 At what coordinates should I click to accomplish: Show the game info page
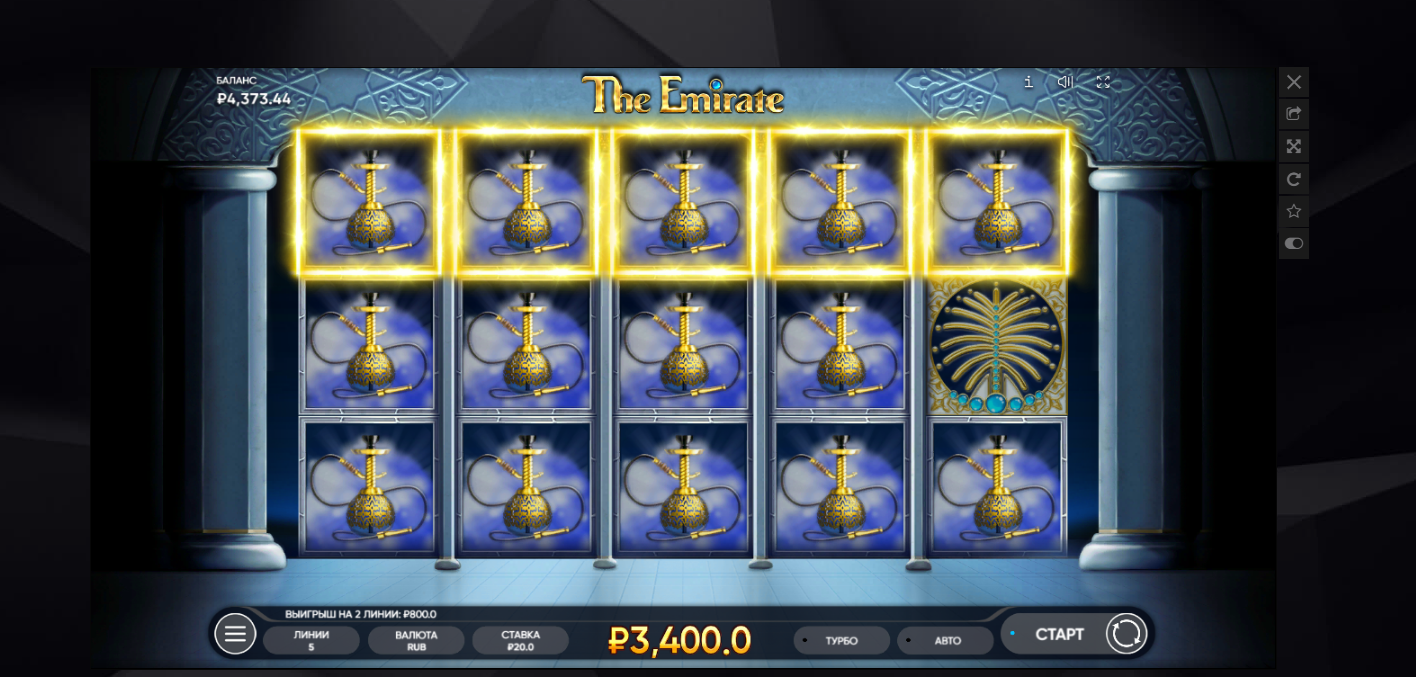pyautogui.click(x=1028, y=82)
